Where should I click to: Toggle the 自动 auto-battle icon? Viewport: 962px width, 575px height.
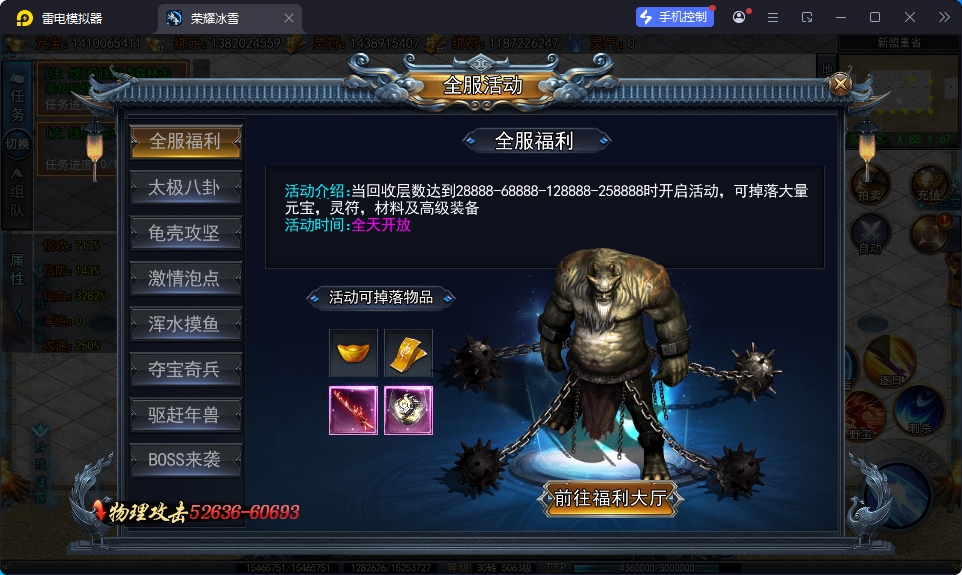(869, 236)
